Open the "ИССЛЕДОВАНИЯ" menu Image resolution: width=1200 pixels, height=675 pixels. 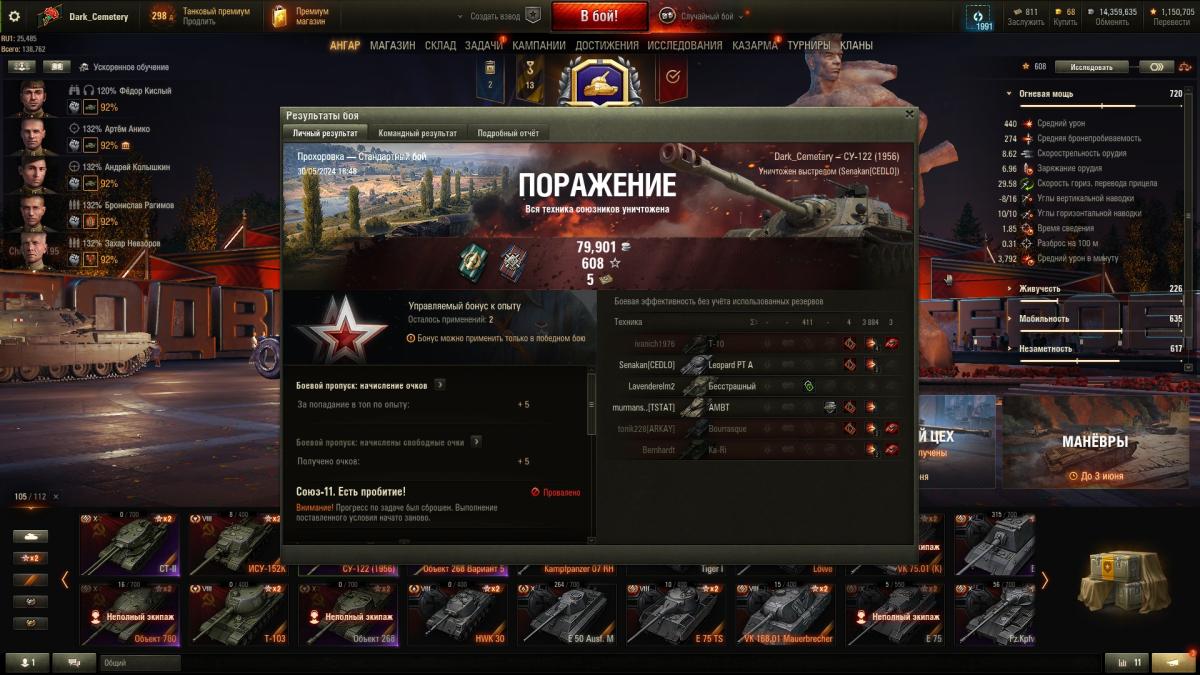pyautogui.click(x=684, y=45)
